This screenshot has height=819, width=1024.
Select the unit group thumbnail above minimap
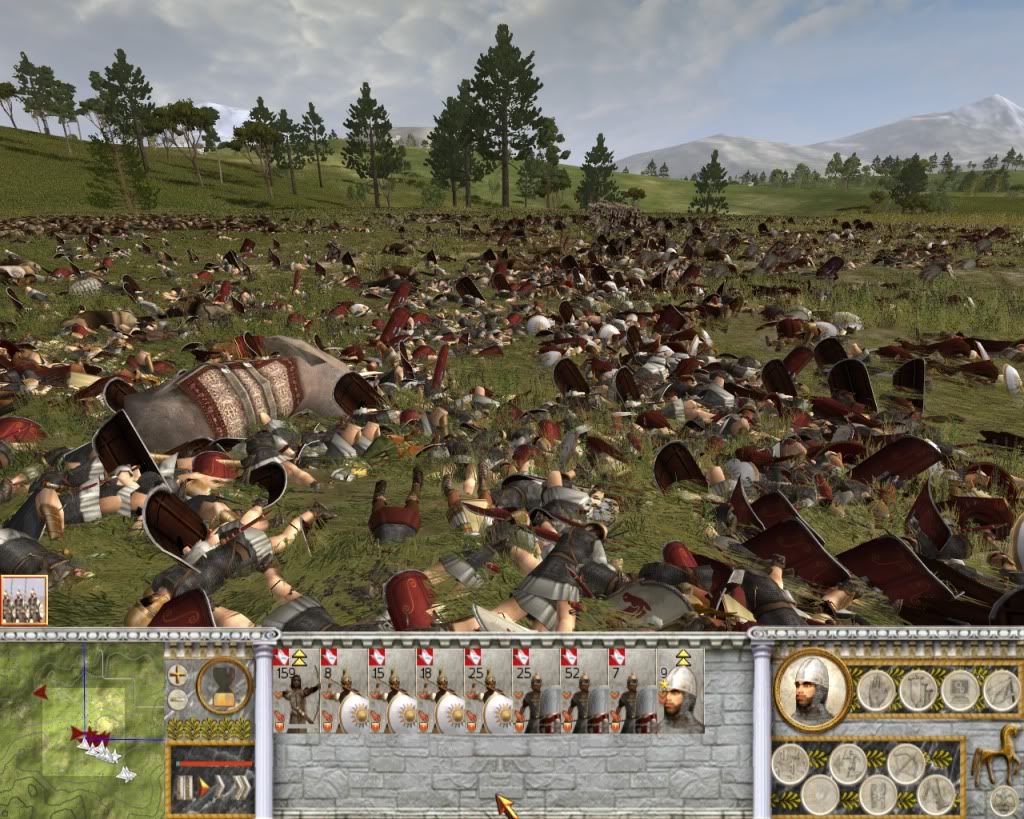tap(23, 601)
